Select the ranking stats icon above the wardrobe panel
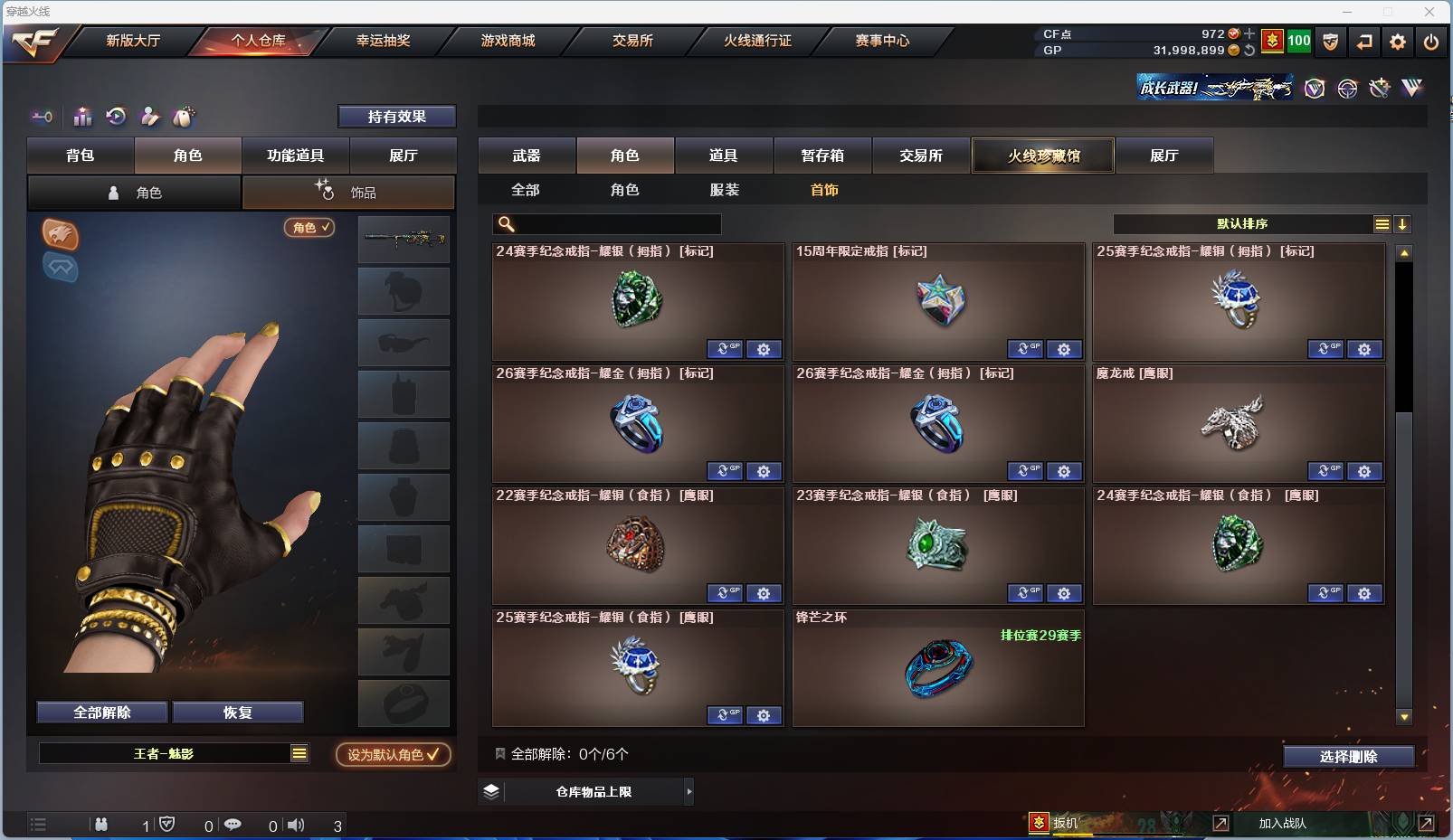1453x840 pixels. pos(82,117)
